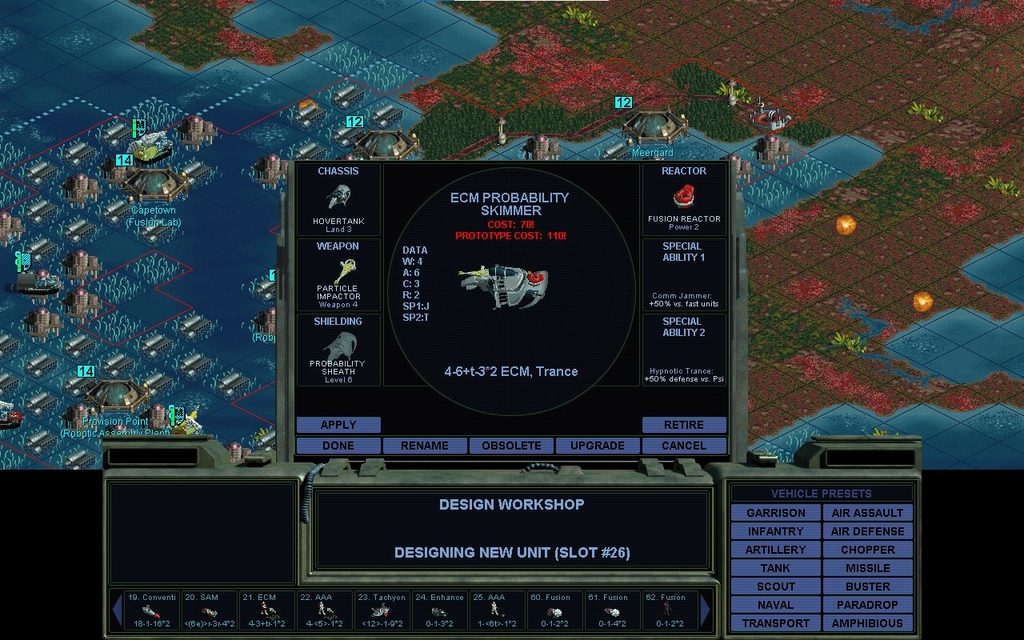
Task: Retire this unit design
Action: (684, 425)
